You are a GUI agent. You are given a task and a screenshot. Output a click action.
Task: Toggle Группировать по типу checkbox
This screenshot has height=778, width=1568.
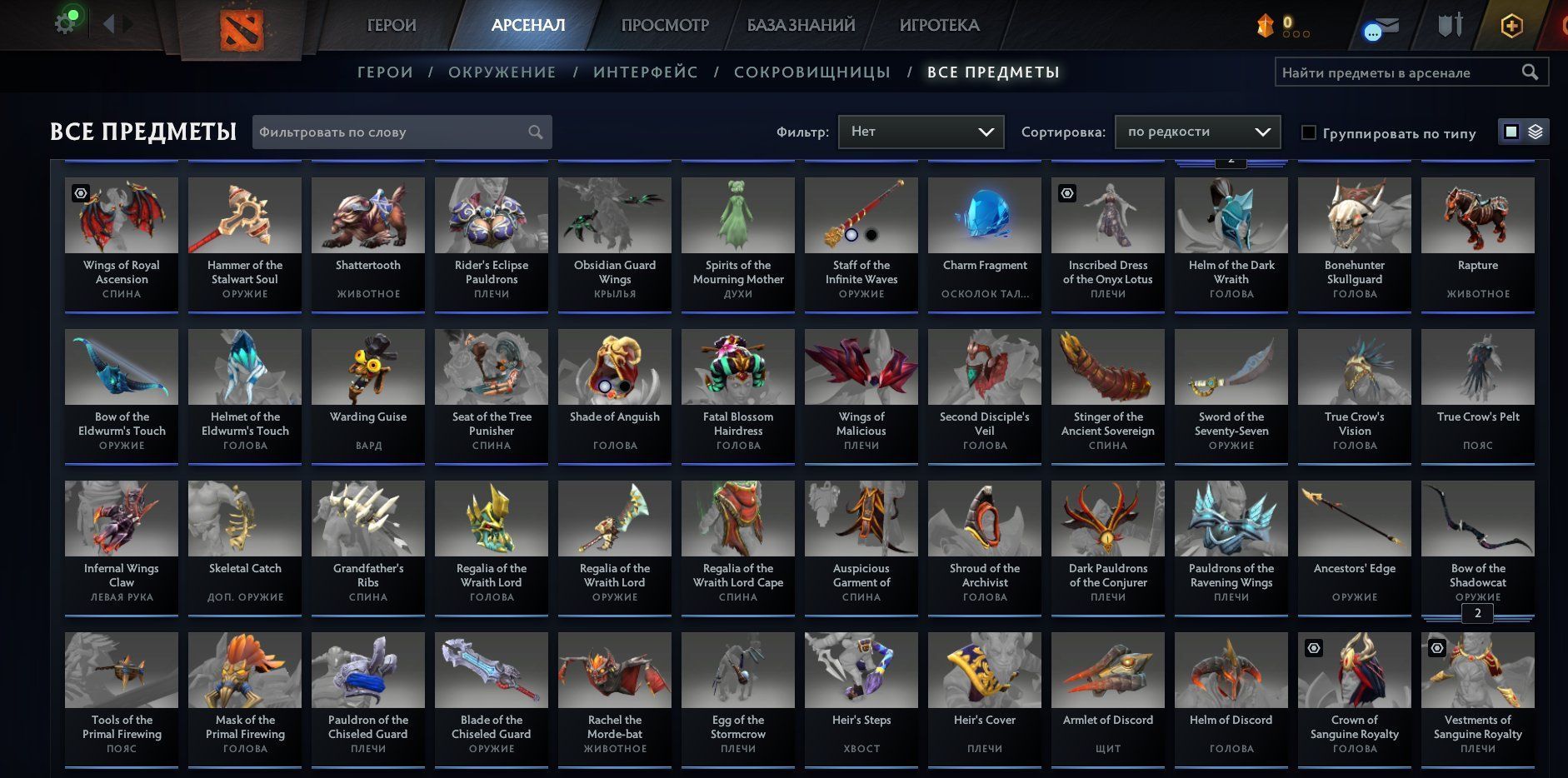click(x=1309, y=132)
